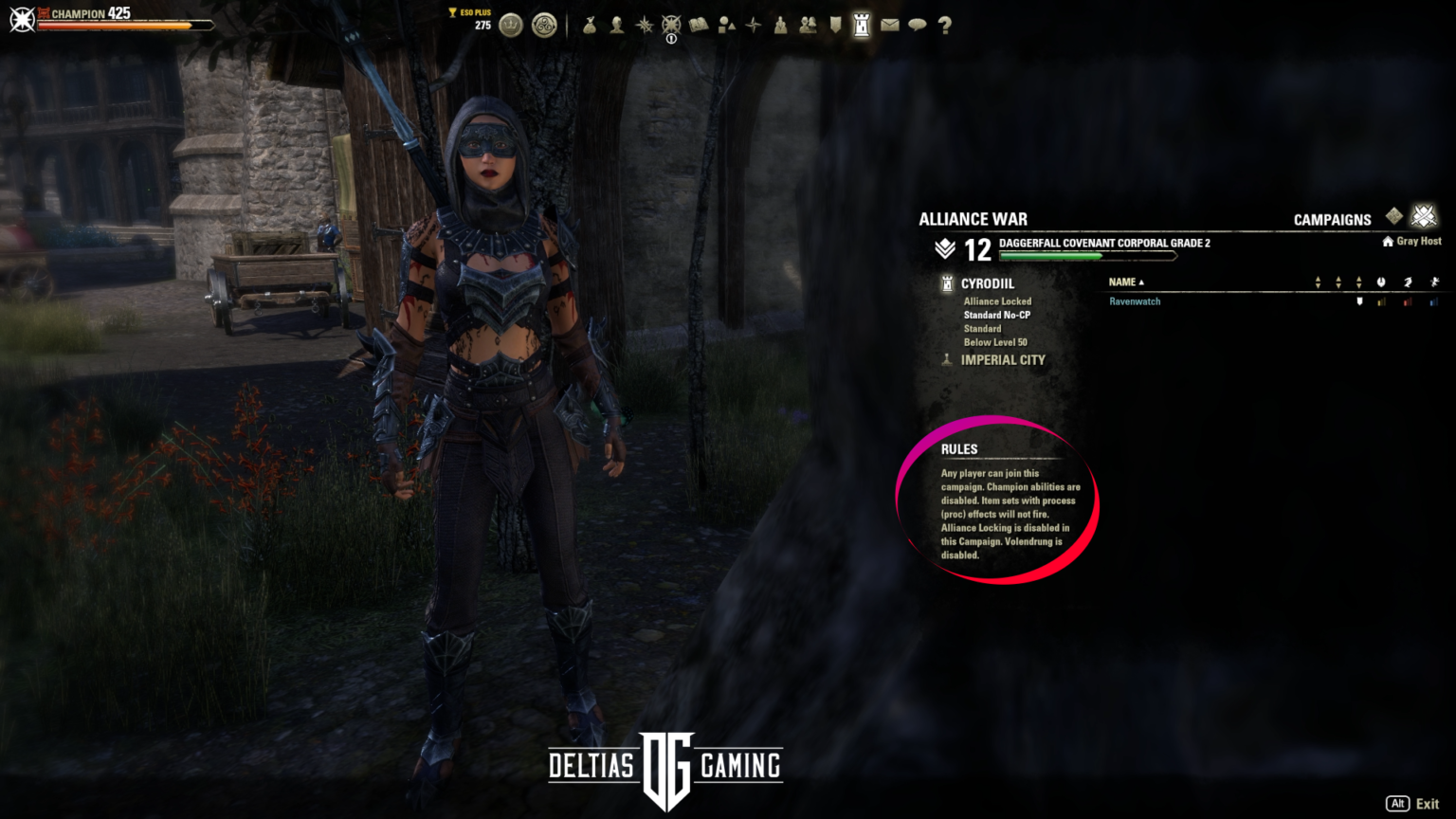Open the Champion system icon with notification
Image resolution: width=1456 pixels, height=819 pixels.
[x=670, y=26]
